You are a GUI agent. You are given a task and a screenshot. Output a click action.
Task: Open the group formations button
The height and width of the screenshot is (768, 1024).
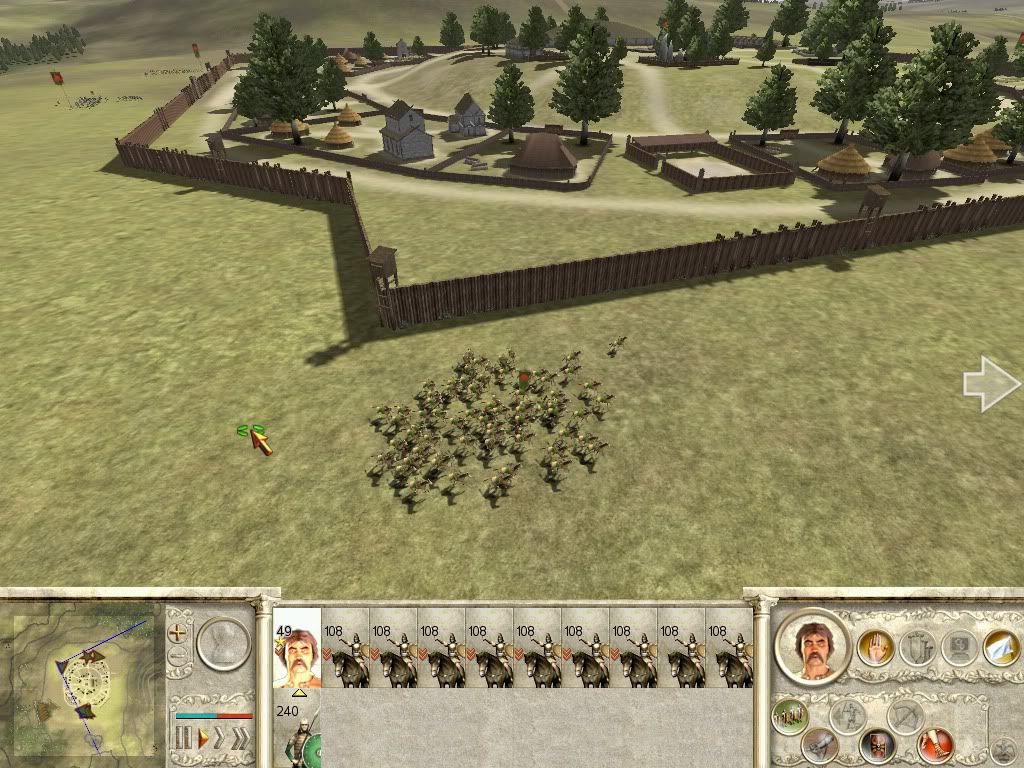click(x=917, y=648)
